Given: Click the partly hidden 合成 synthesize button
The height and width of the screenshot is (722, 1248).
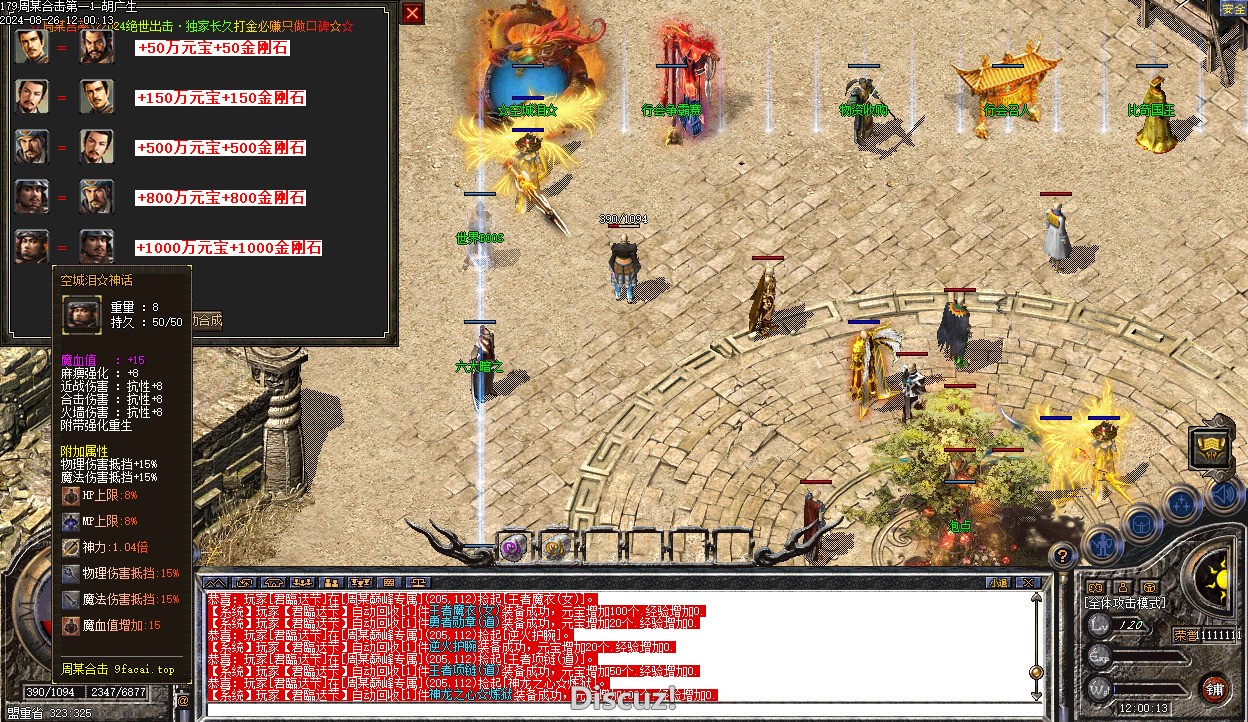Looking at the screenshot, I should (208, 321).
